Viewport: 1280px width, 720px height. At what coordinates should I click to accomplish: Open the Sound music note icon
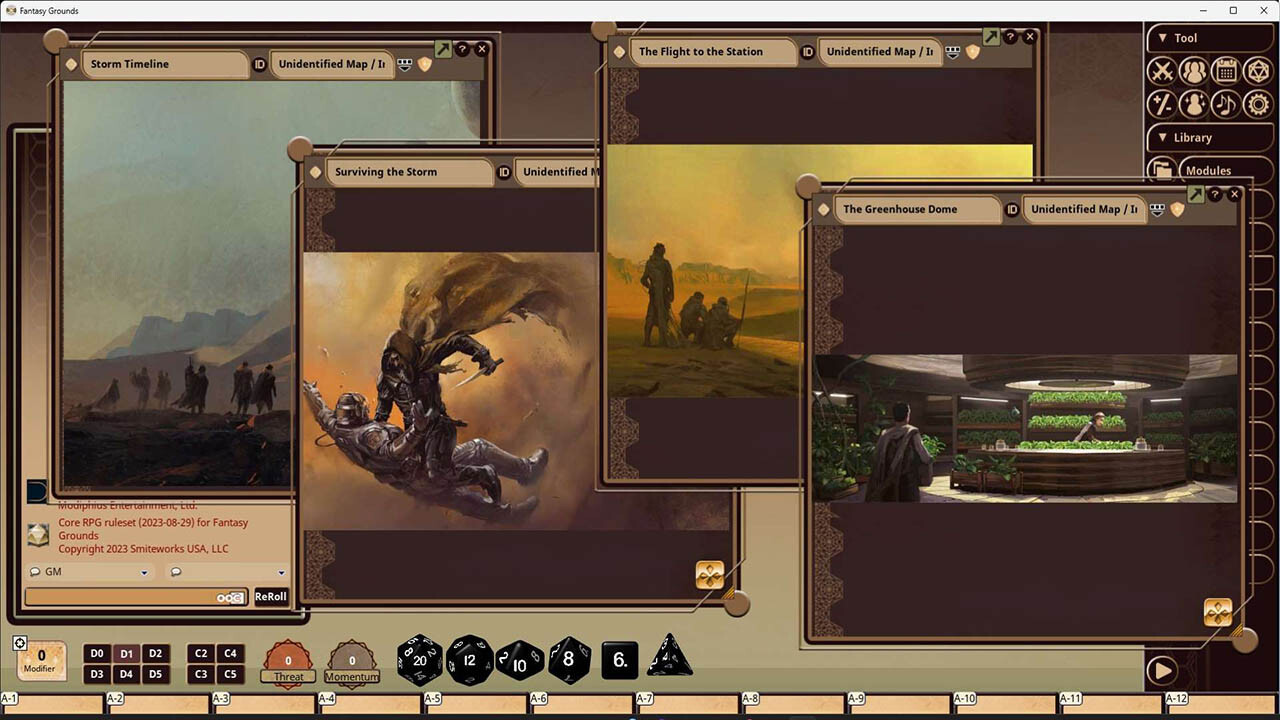click(1227, 103)
